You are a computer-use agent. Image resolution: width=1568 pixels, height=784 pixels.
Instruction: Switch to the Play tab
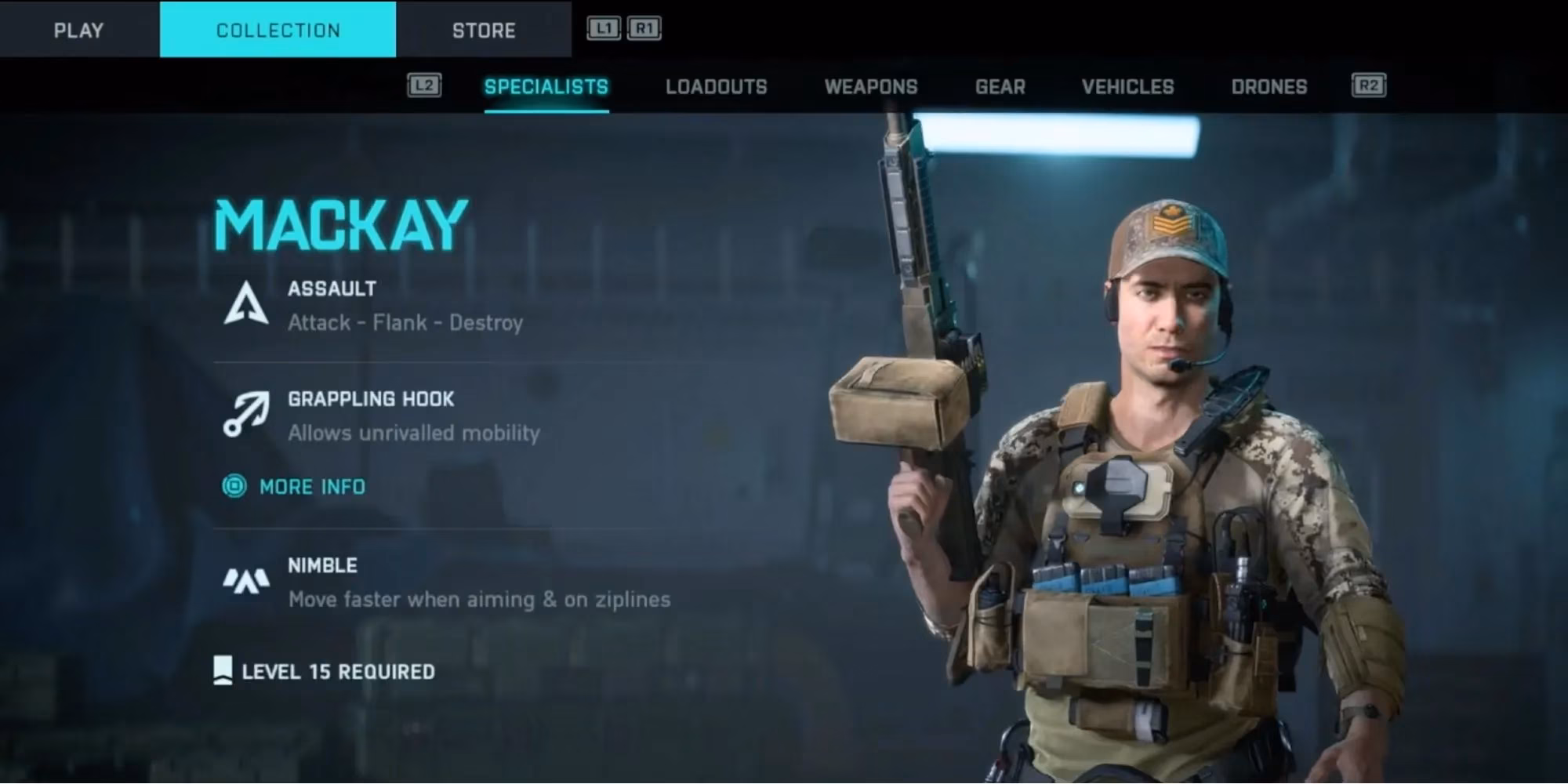pos(77,30)
